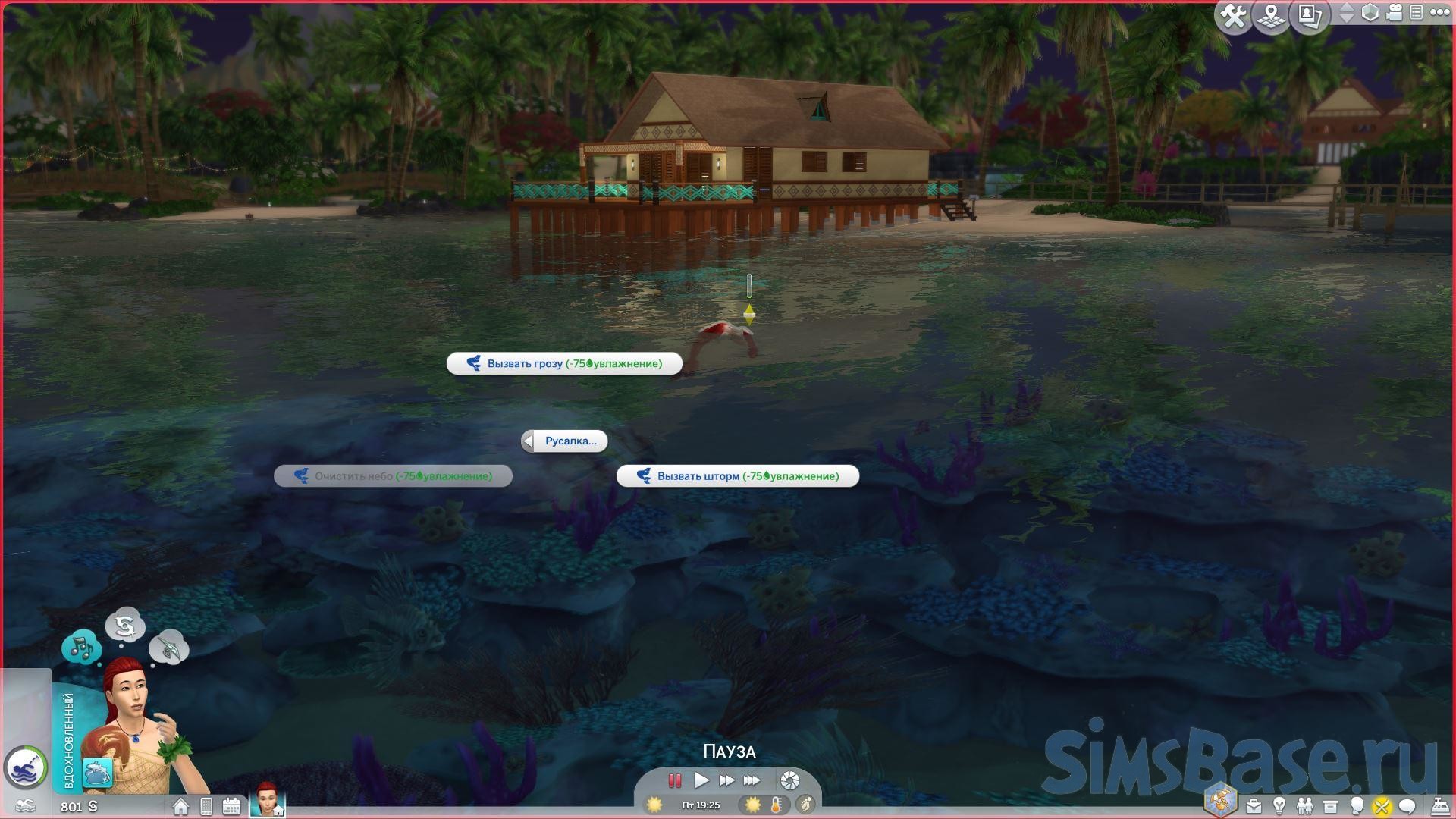Show the skills panel lightbulb icon

1279,806
